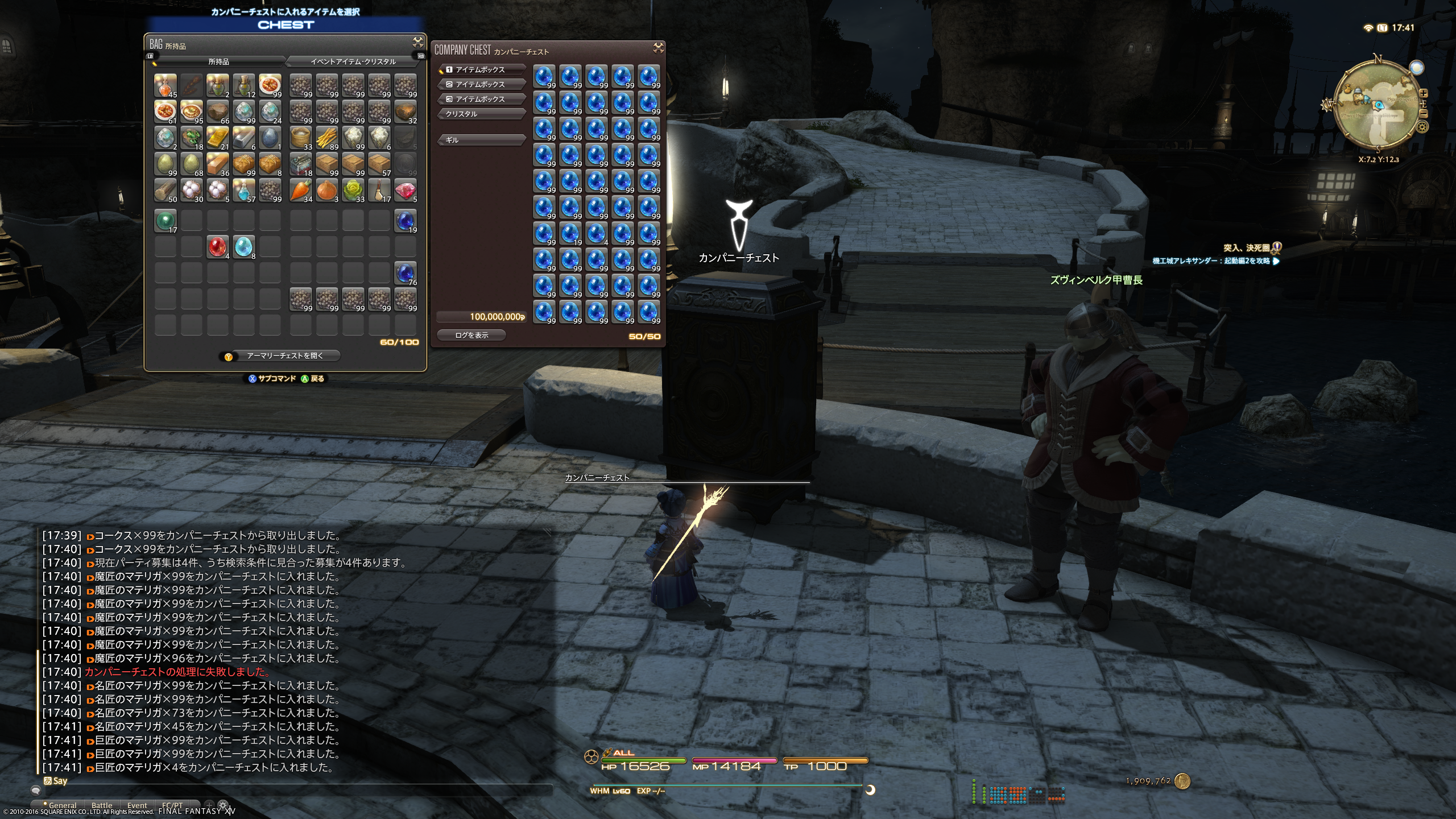The height and width of the screenshot is (819, 1456).
Task: Switch to the イベントアイテム・クリスタル bag tab
Action: coord(353,61)
